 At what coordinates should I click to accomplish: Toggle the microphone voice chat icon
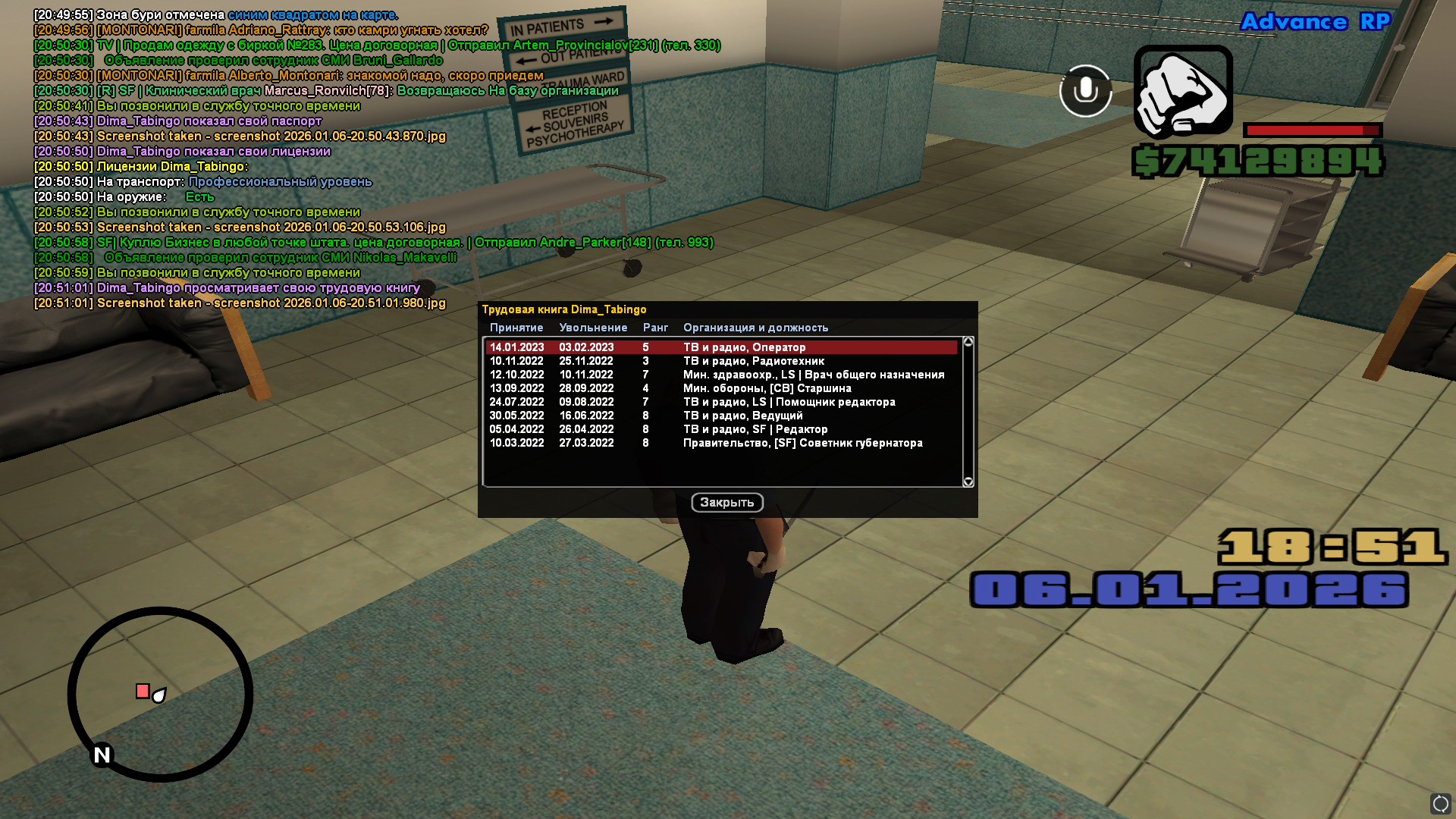tap(1085, 90)
